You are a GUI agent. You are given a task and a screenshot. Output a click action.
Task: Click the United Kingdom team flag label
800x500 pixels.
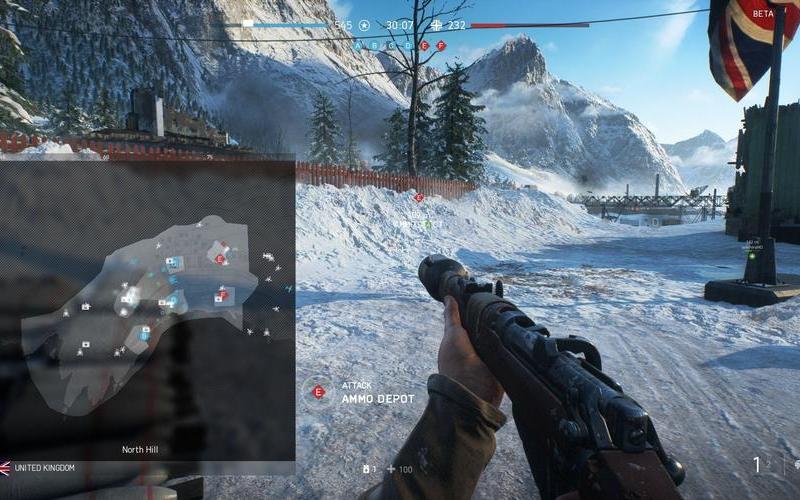click(38, 468)
